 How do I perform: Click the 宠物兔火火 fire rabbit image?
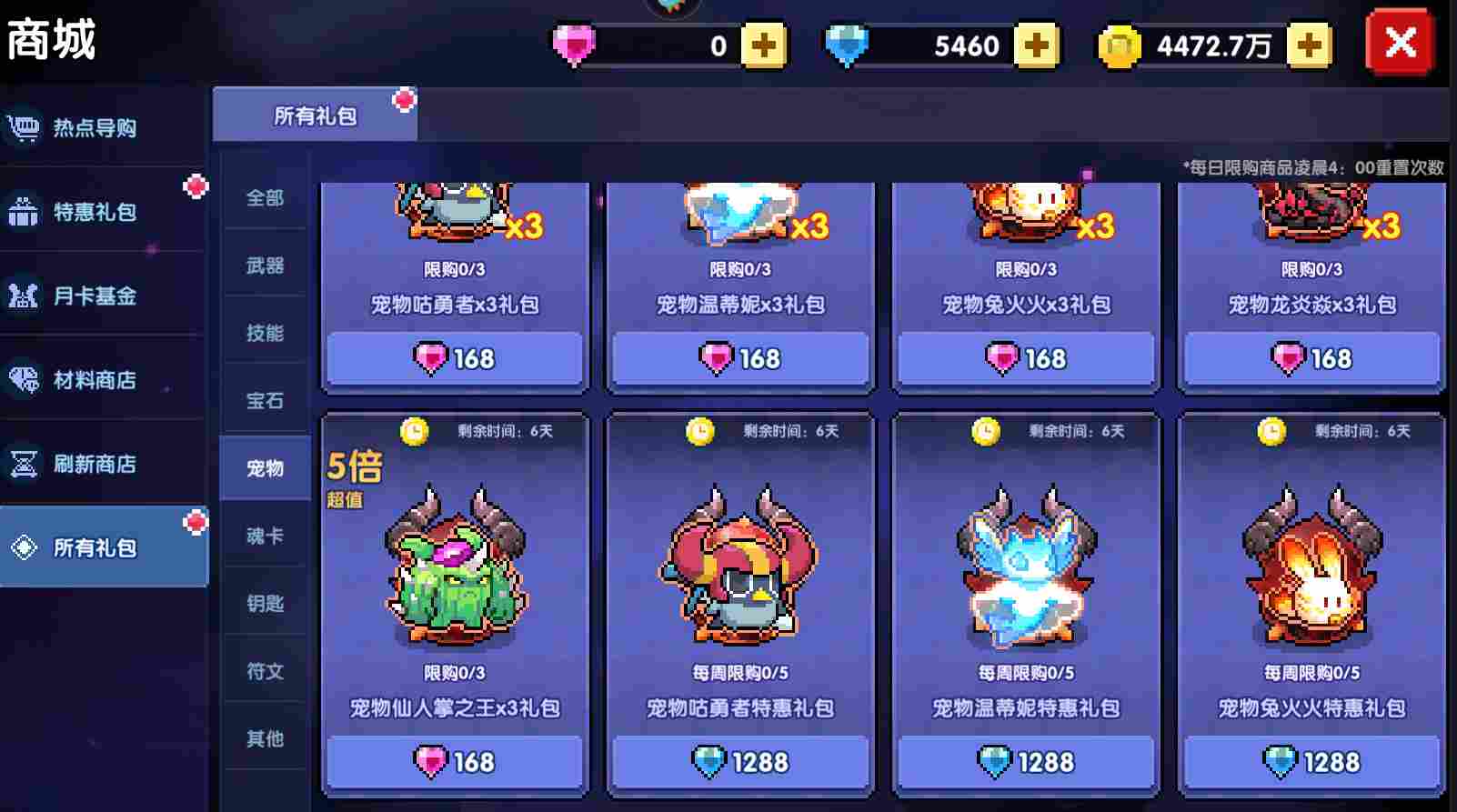pyautogui.click(x=1311, y=573)
